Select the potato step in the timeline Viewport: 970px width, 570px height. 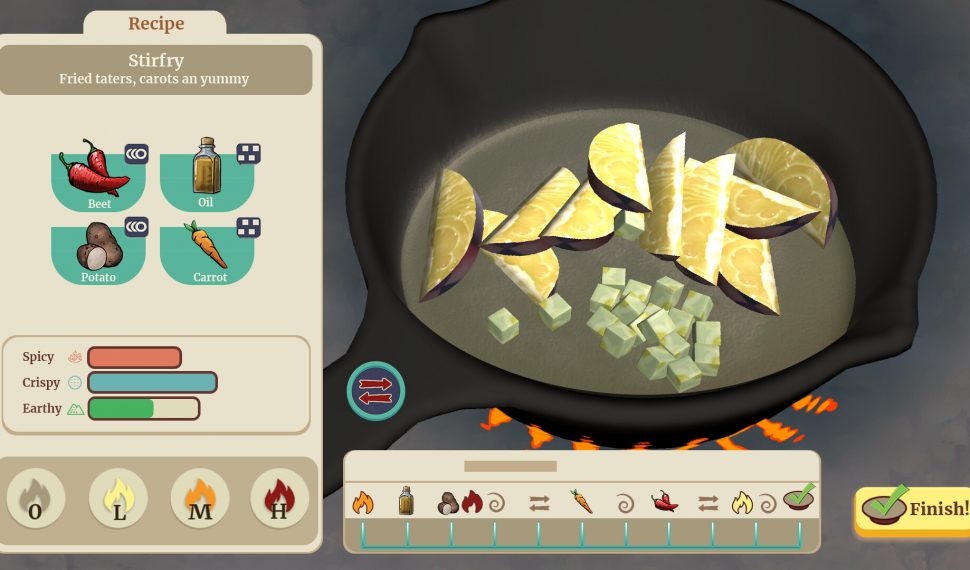pos(449,502)
